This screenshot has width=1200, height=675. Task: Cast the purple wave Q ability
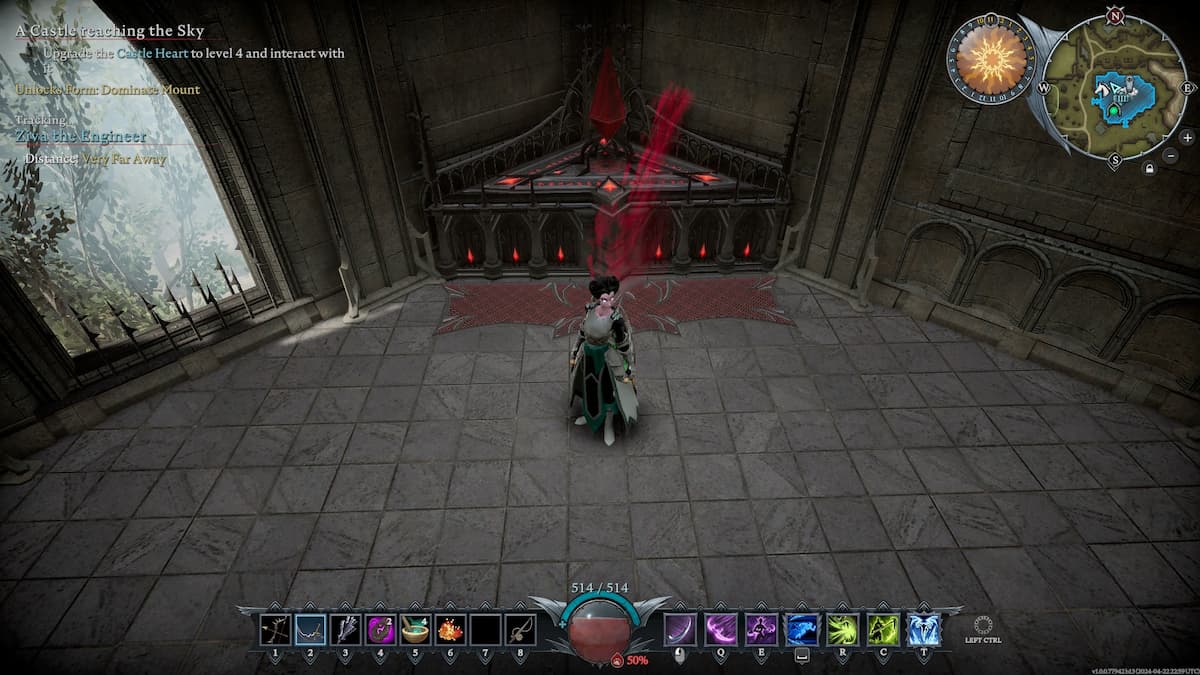(x=720, y=630)
